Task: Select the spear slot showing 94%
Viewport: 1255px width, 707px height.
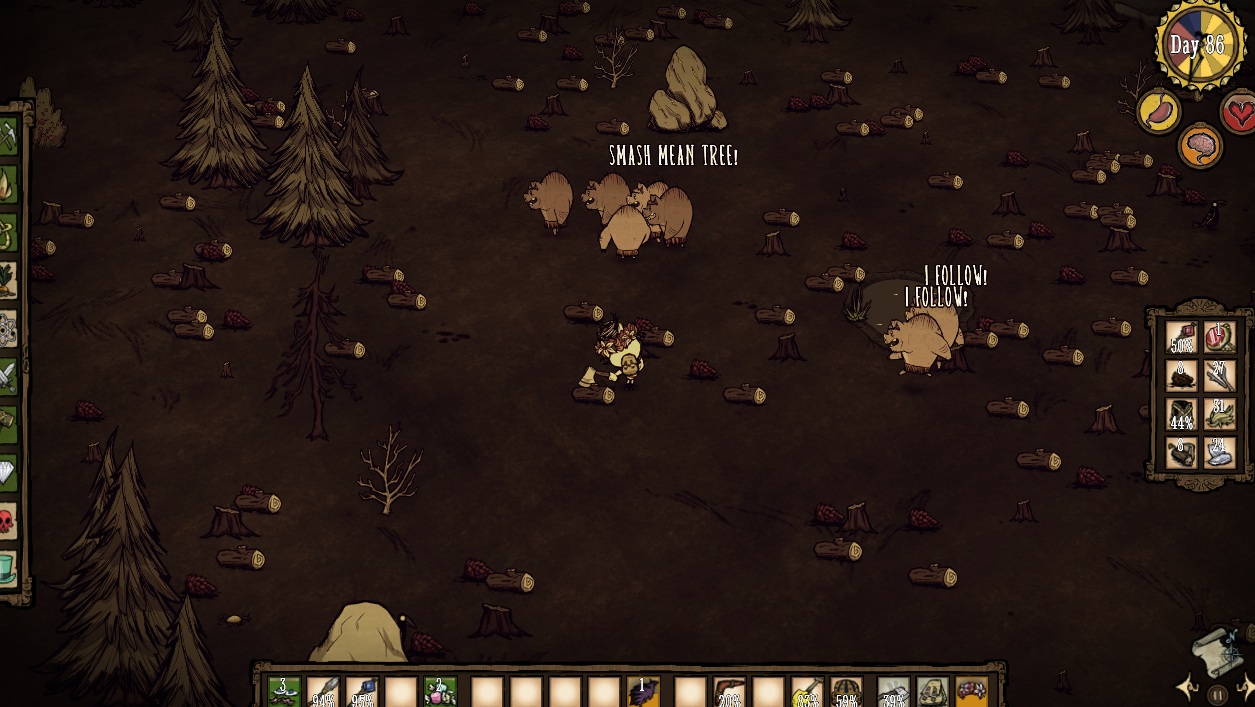Action: tap(323, 692)
